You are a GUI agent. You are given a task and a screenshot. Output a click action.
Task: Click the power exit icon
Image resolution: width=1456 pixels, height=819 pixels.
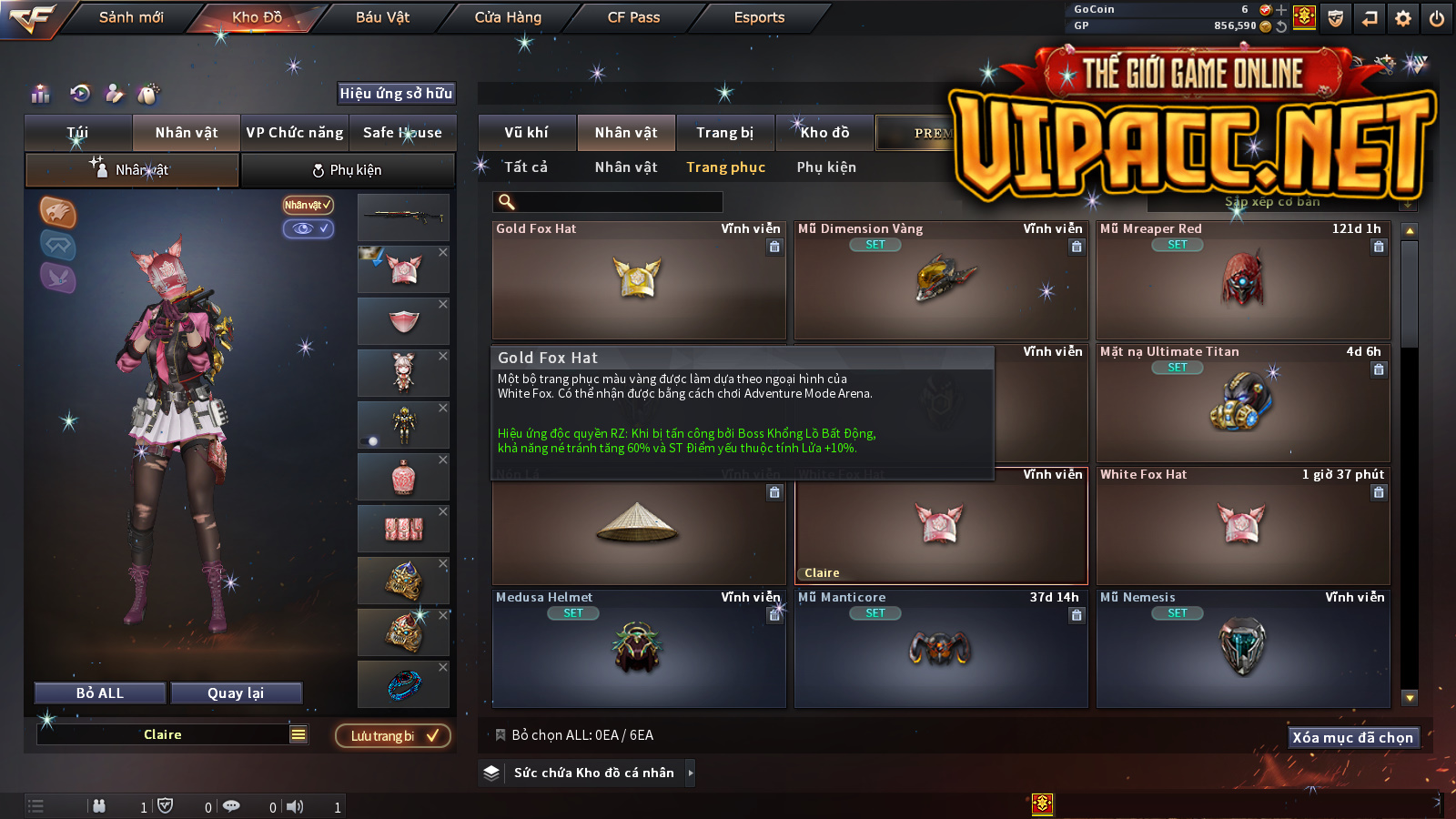tap(1437, 18)
